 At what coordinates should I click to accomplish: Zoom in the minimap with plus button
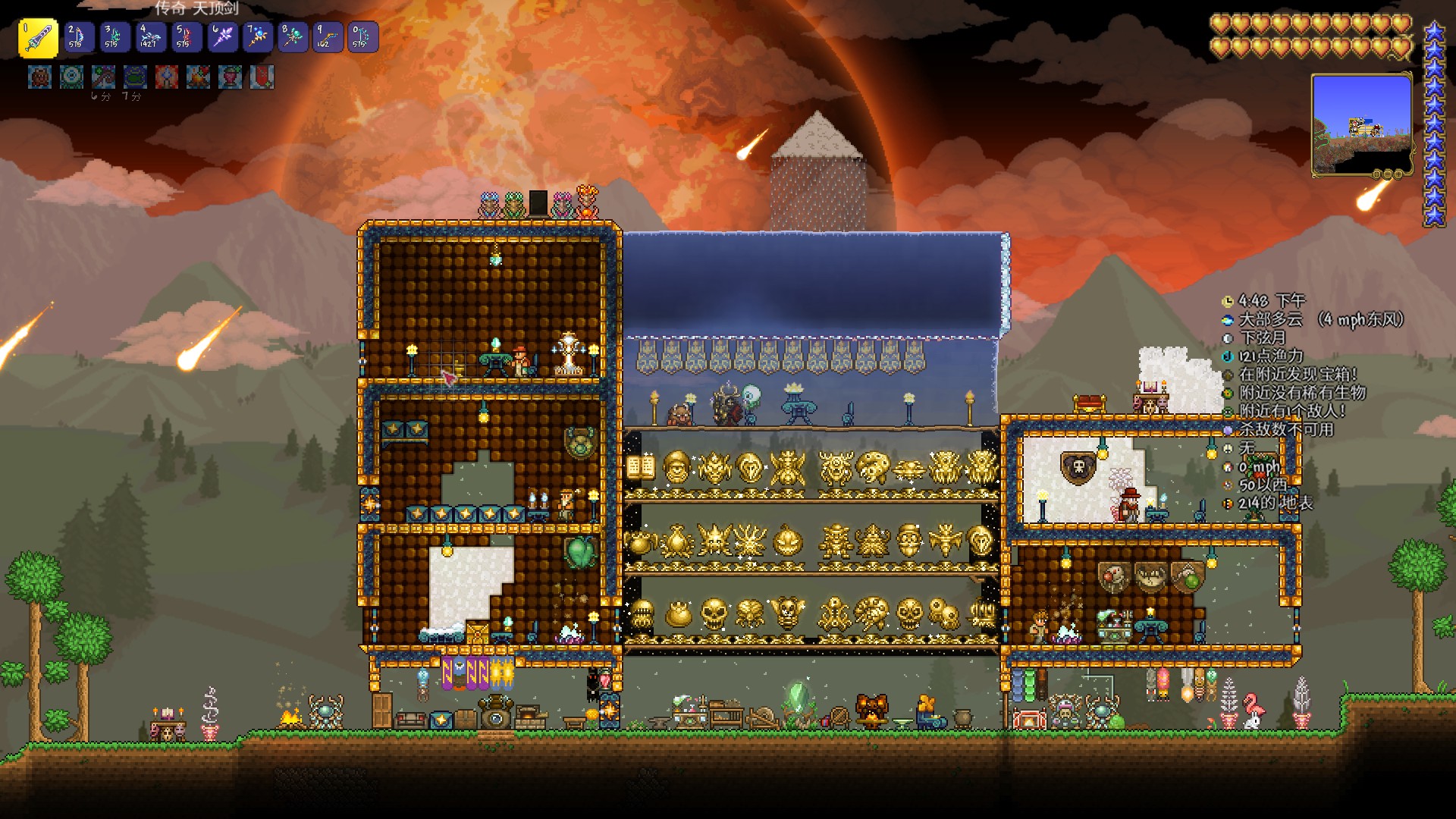click(x=1398, y=174)
